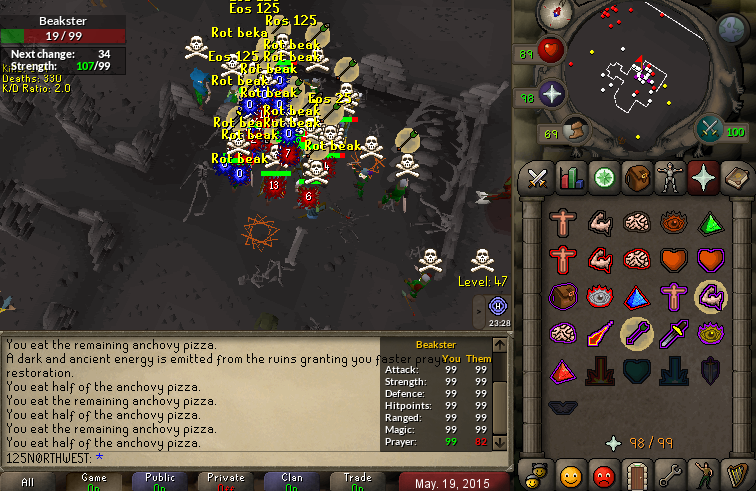This screenshot has width=756, height=491.
Task: Select the All chat filter tab
Action: click(x=28, y=481)
